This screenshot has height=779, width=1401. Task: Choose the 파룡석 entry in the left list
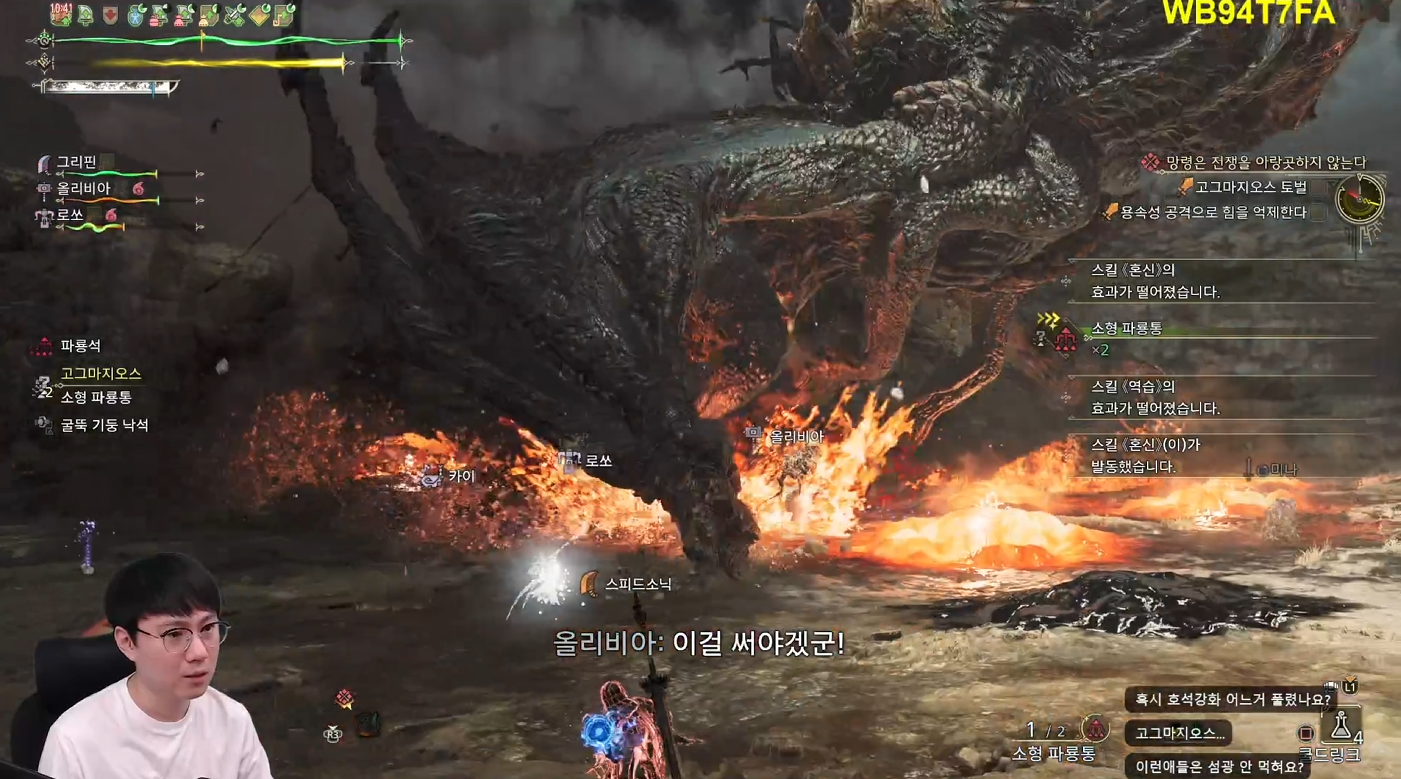click(80, 346)
